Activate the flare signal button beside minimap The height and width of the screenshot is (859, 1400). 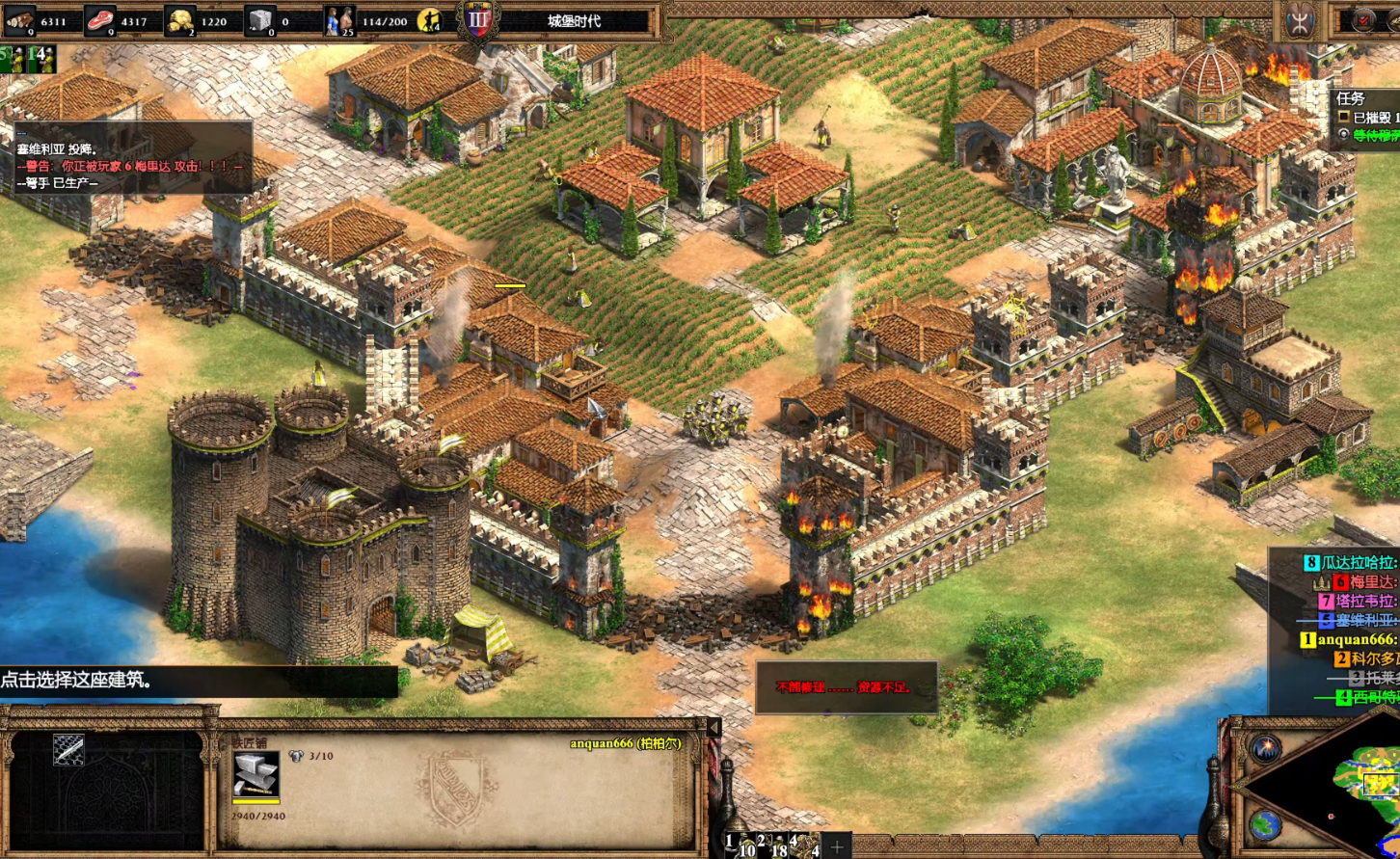tap(1265, 748)
